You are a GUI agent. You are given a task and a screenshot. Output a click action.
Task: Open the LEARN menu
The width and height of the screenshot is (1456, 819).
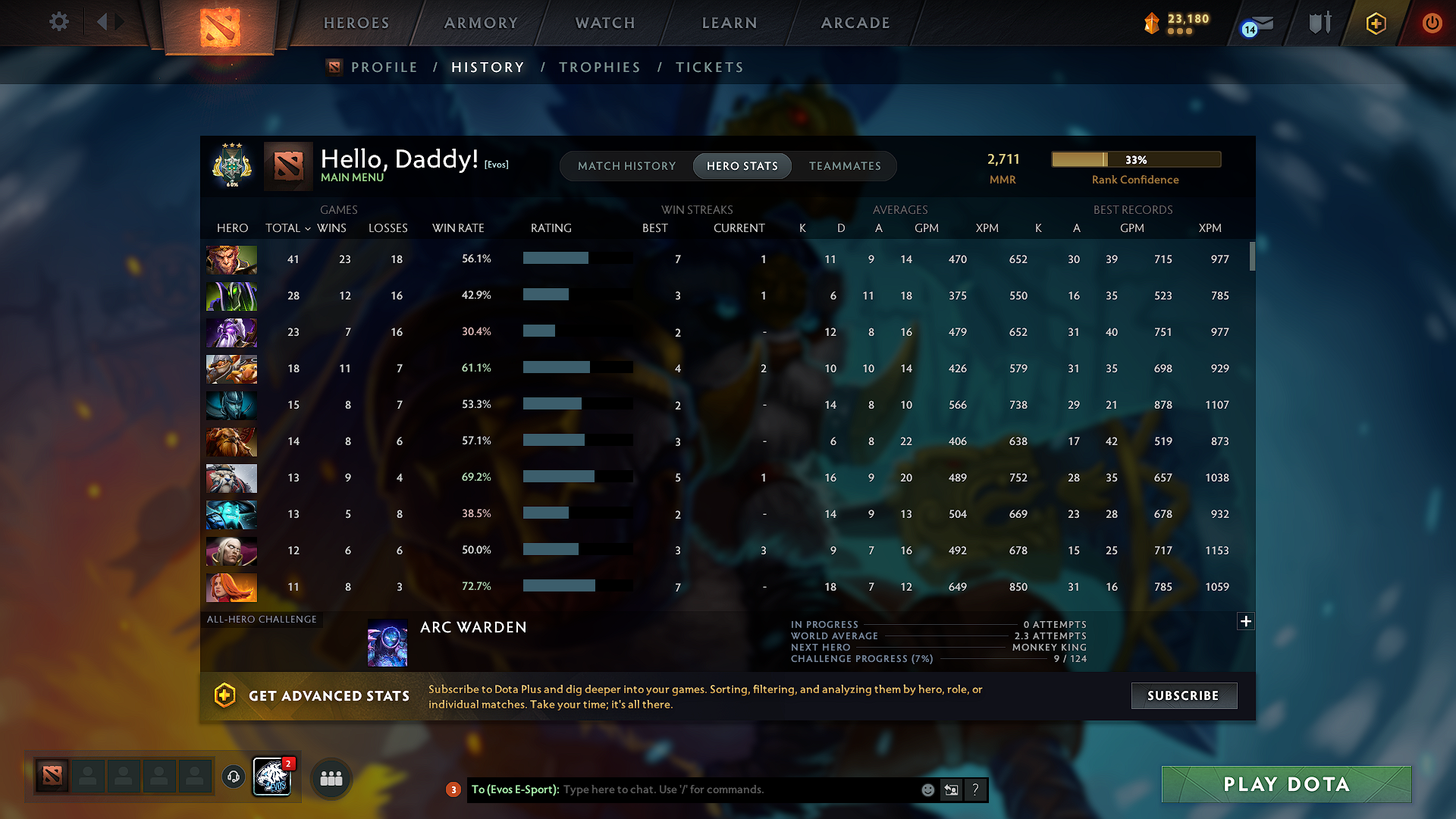729,24
